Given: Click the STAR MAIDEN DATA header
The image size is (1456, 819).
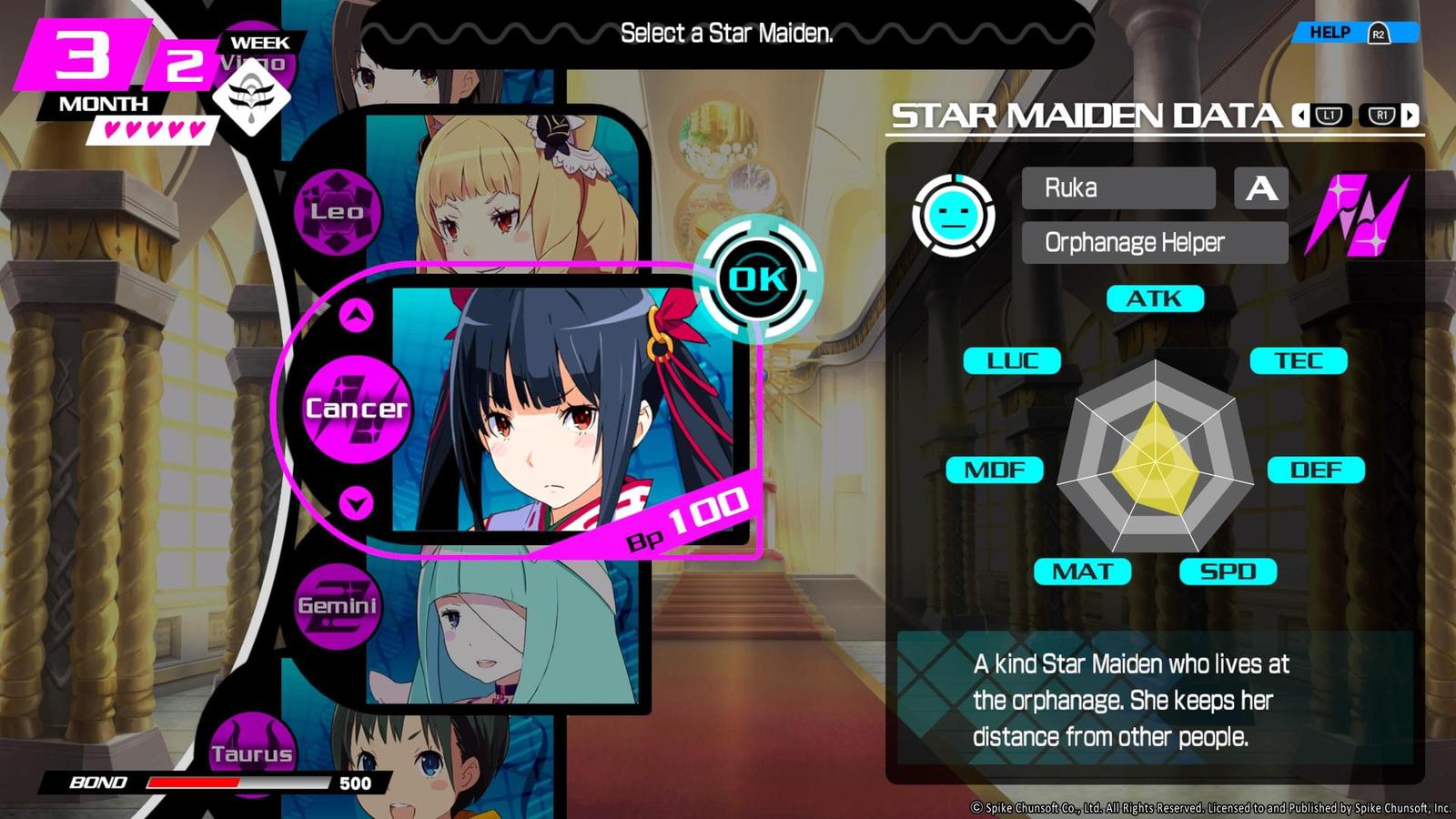Looking at the screenshot, I should click(1083, 116).
